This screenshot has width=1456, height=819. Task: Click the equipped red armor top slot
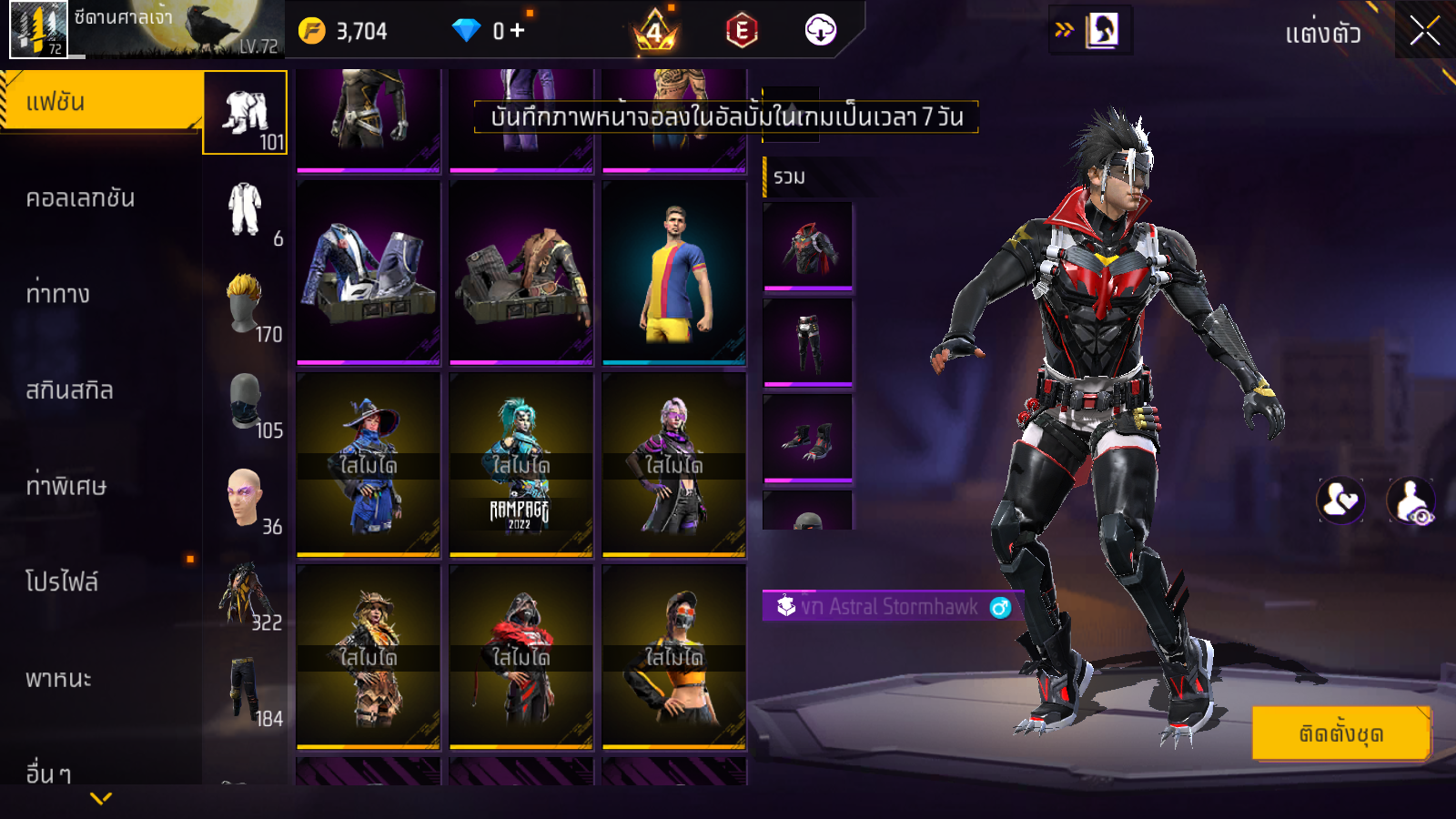[808, 246]
